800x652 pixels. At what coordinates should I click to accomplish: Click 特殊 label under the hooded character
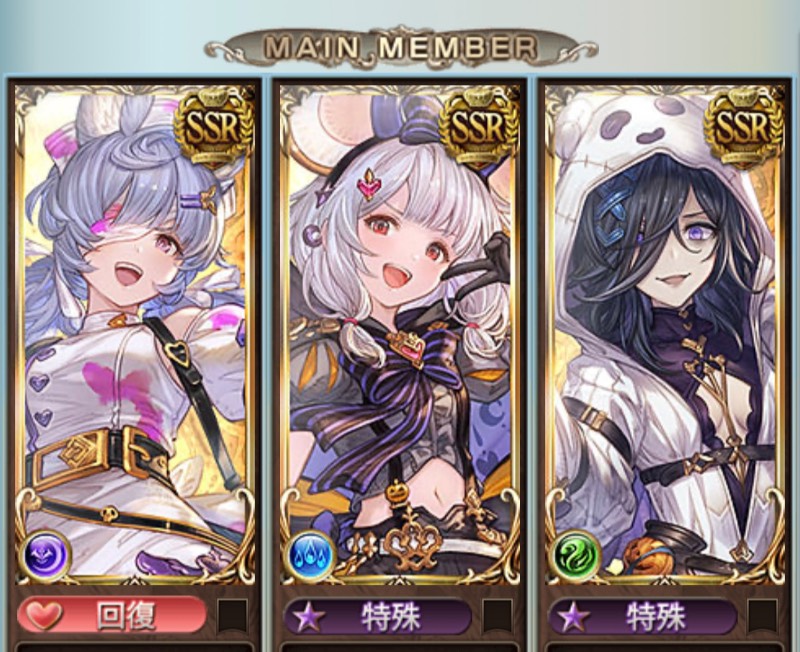(641, 616)
